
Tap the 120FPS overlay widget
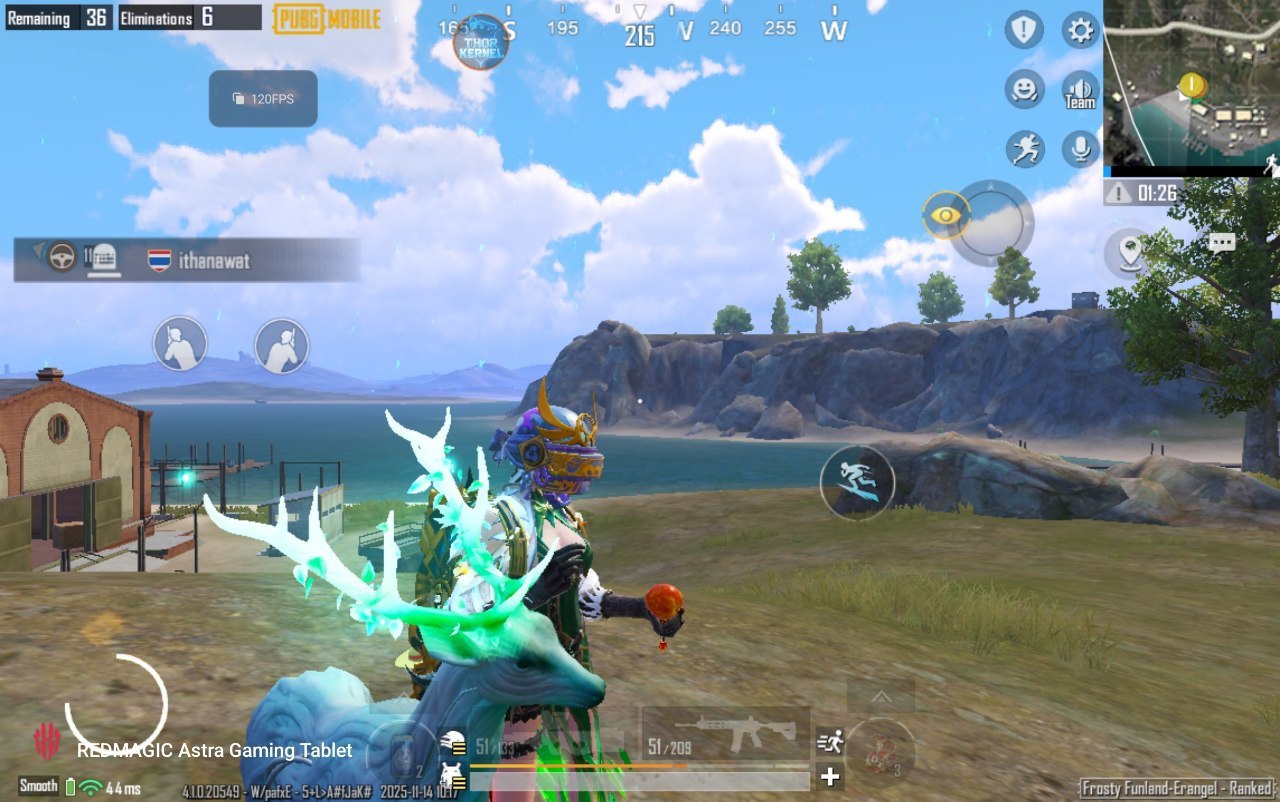pos(263,99)
